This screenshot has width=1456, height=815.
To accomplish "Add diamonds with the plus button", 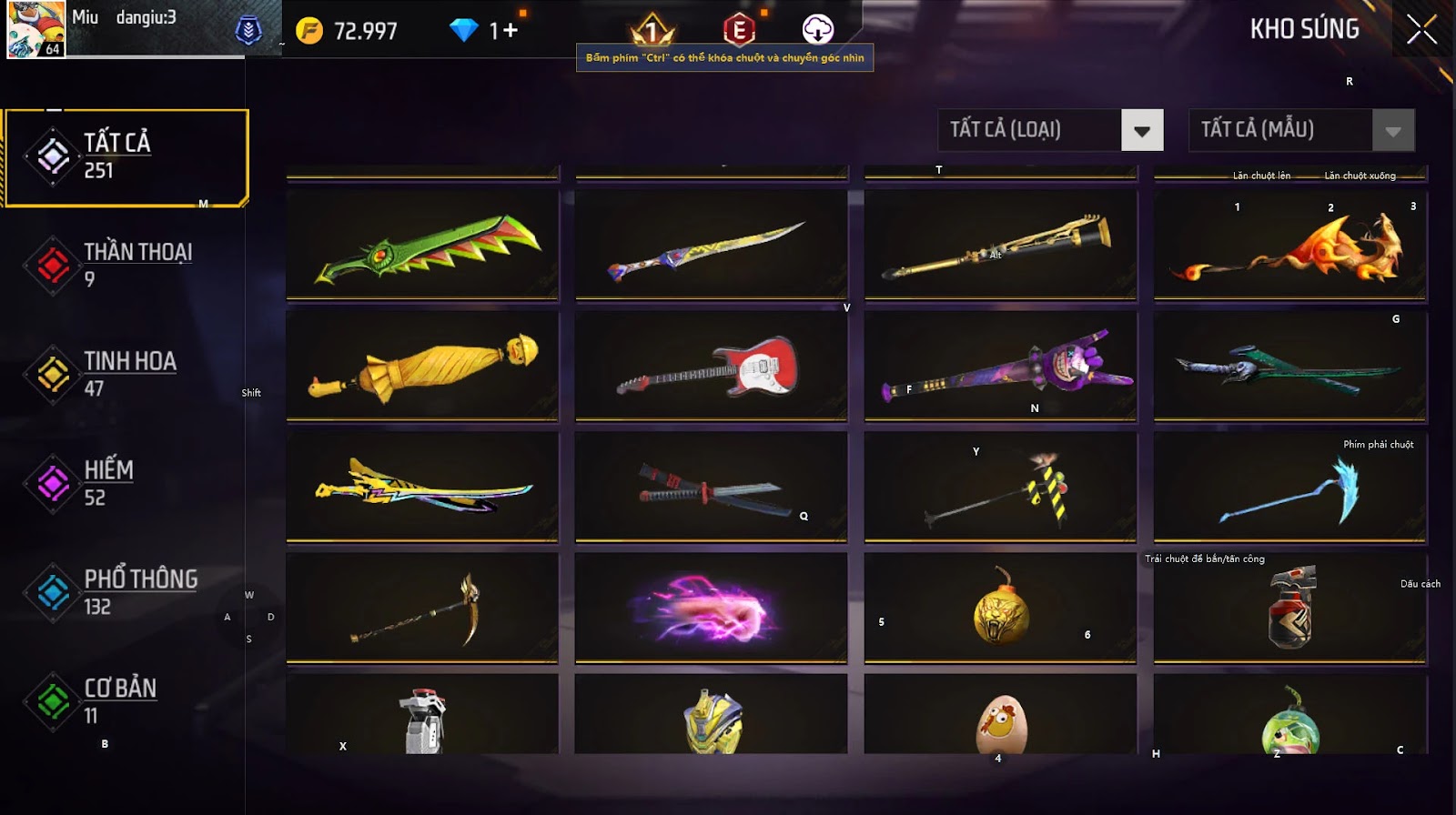I will coord(511,31).
